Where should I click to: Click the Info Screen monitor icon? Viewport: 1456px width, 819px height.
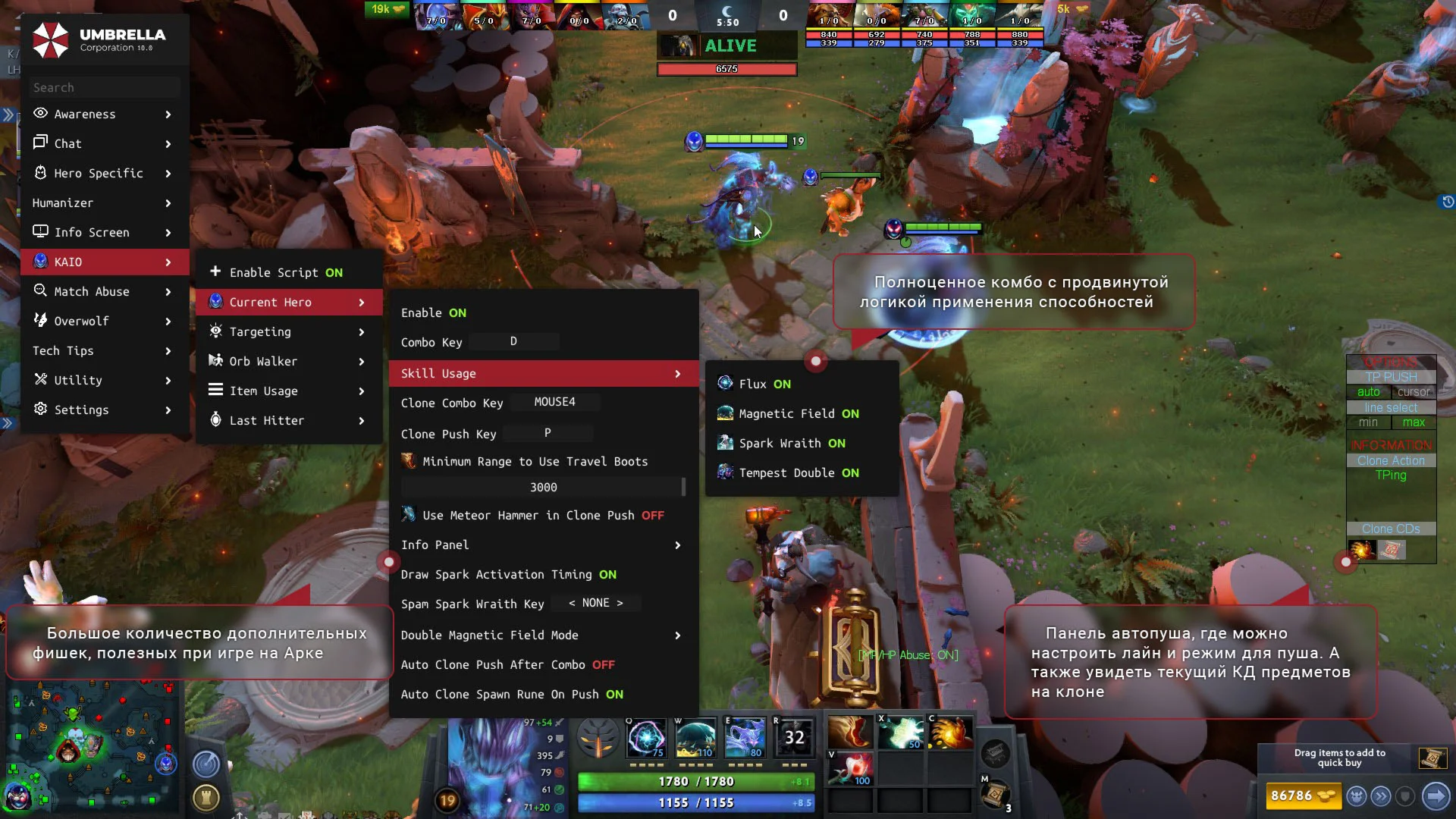pos(39,232)
